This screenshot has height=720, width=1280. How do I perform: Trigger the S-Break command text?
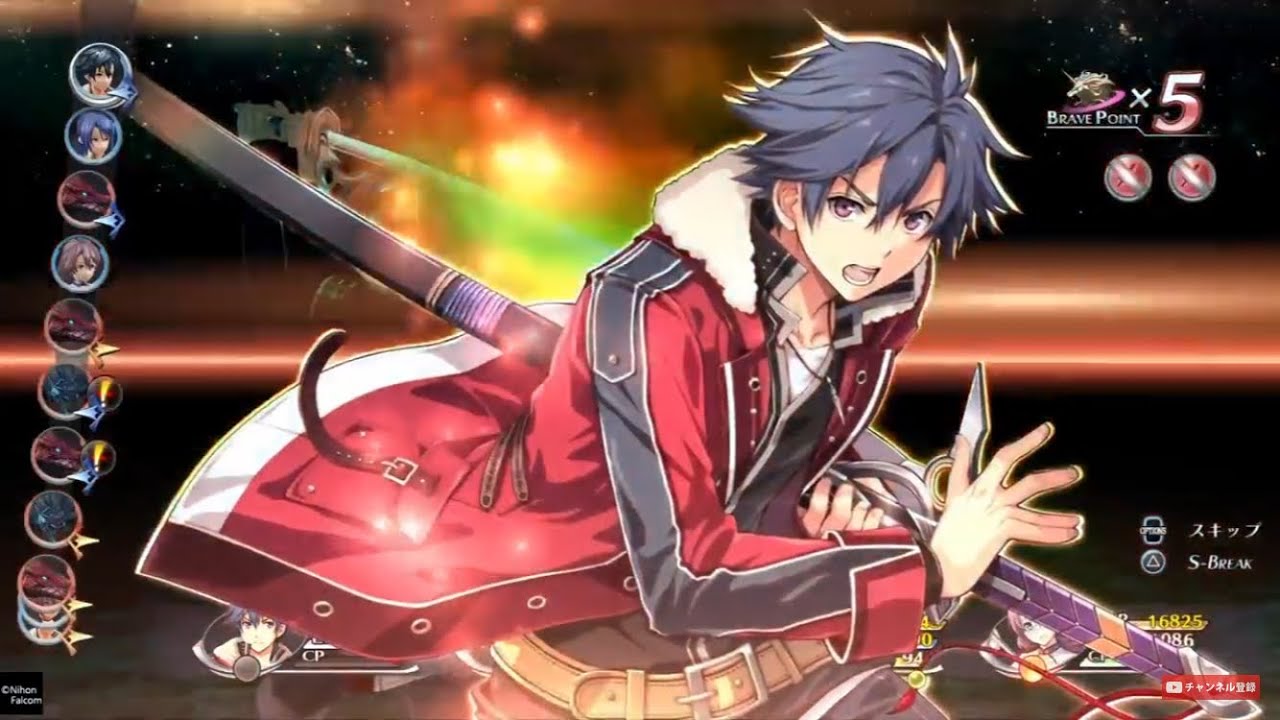point(1222,560)
